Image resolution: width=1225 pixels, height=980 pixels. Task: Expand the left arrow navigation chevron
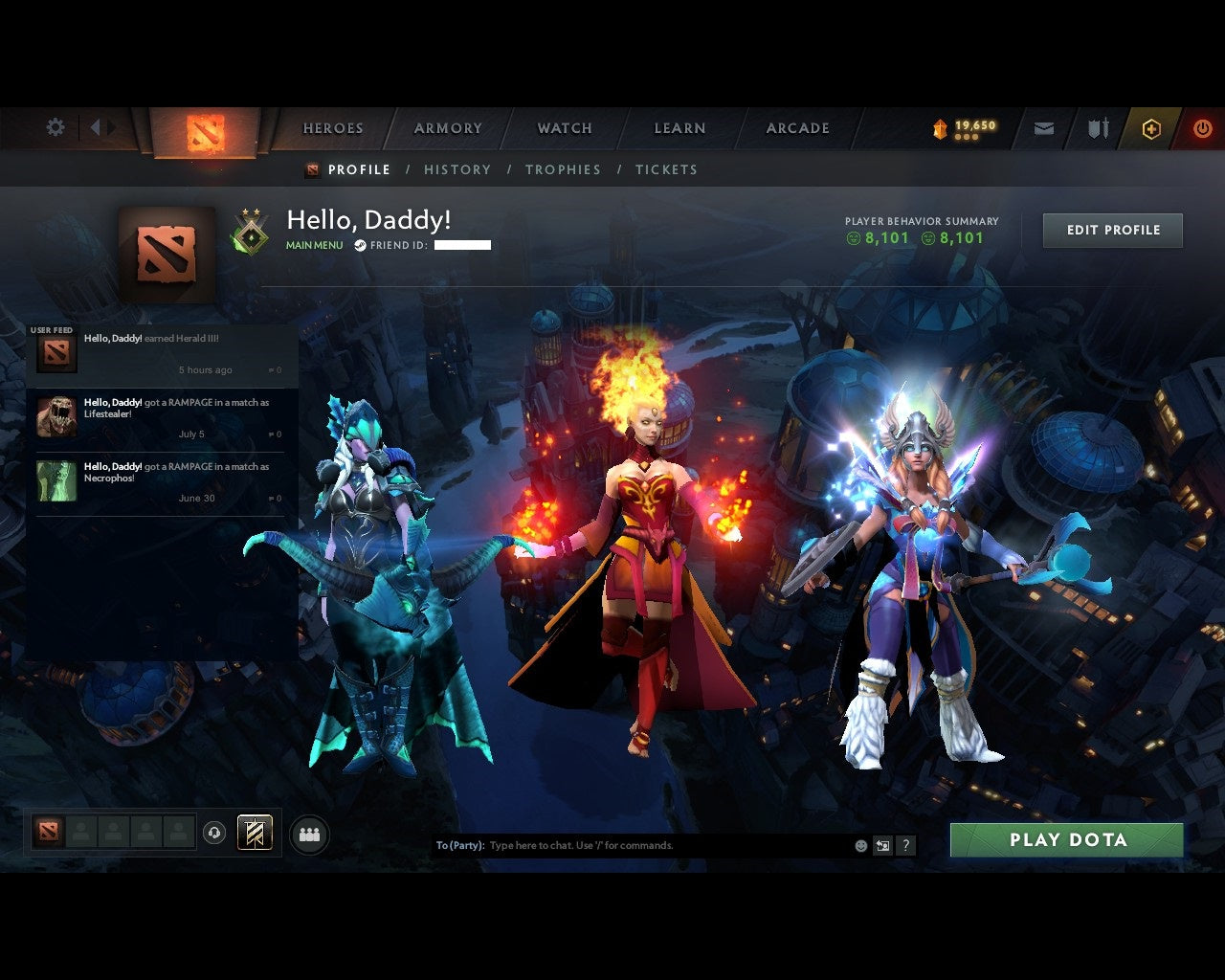[x=97, y=126]
